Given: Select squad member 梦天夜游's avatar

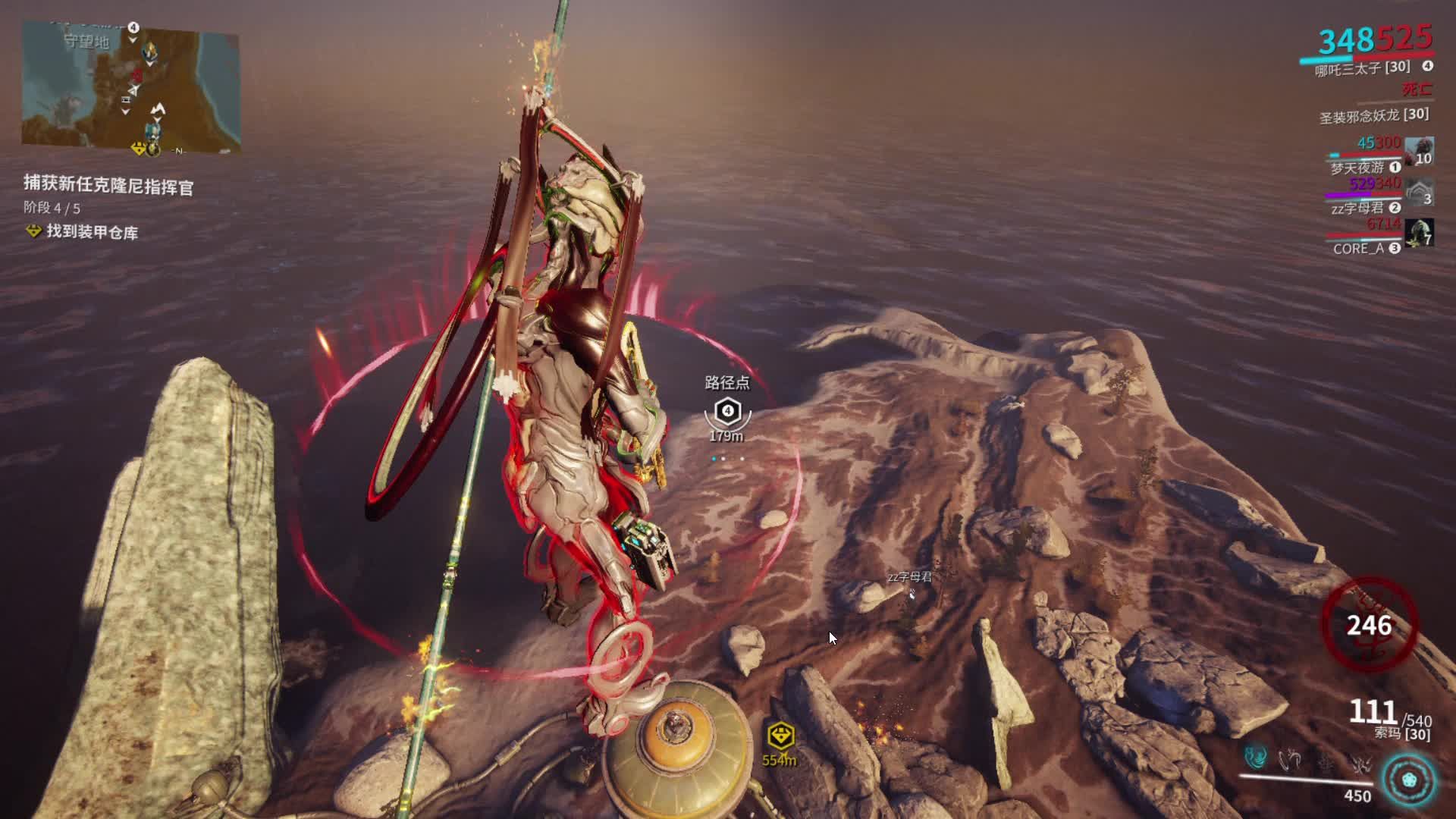Looking at the screenshot, I should 1418,151.
